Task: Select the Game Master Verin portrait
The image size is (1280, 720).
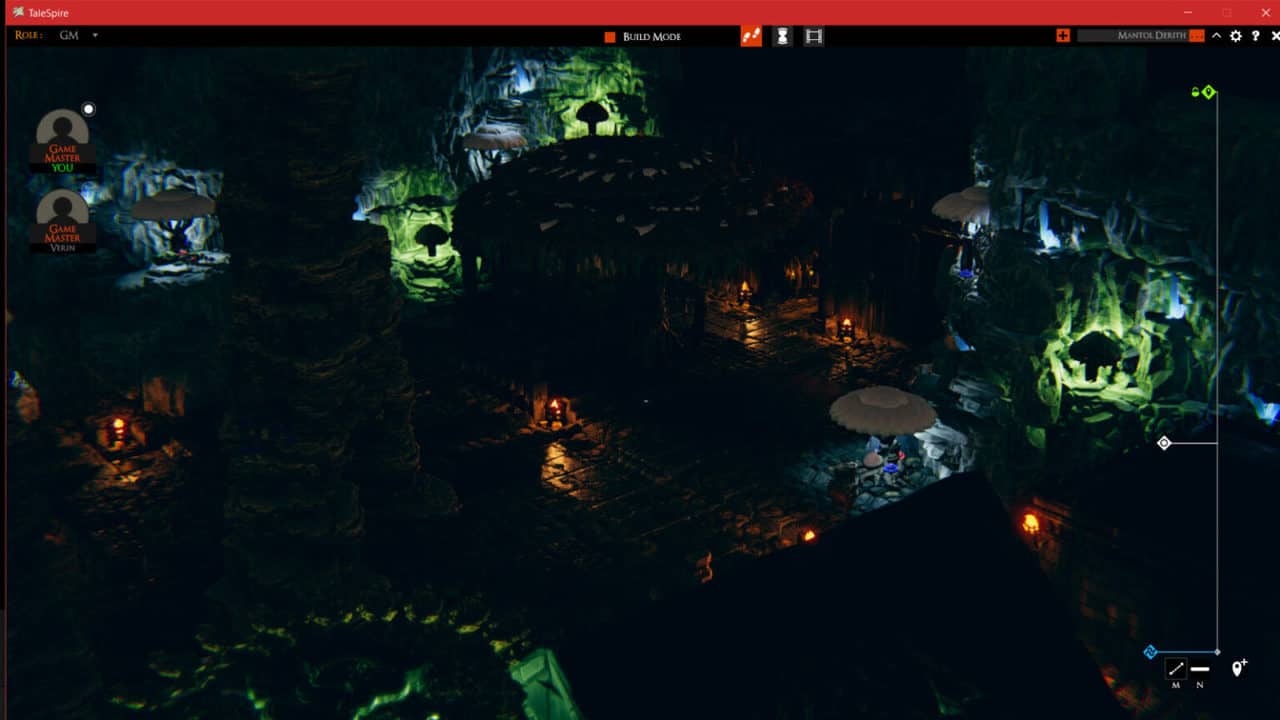Action: coord(62,220)
